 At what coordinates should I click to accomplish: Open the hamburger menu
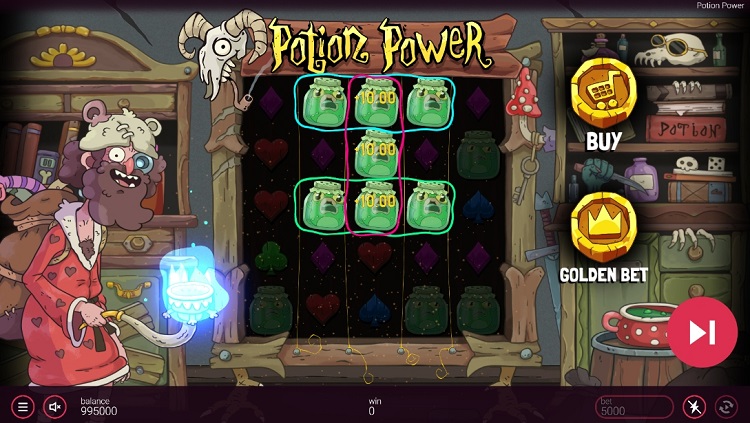pos(22,407)
